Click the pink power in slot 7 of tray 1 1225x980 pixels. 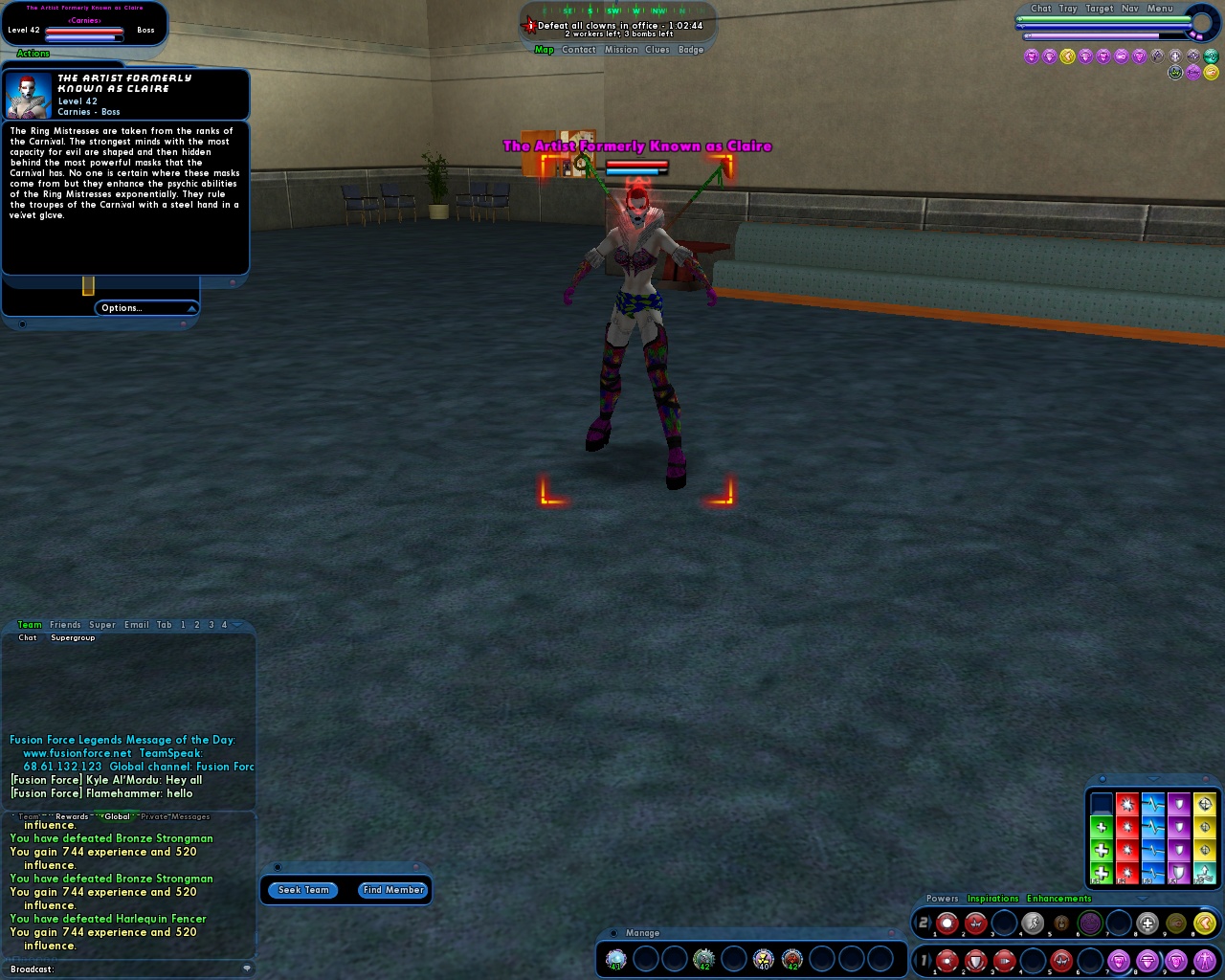click(1117, 961)
